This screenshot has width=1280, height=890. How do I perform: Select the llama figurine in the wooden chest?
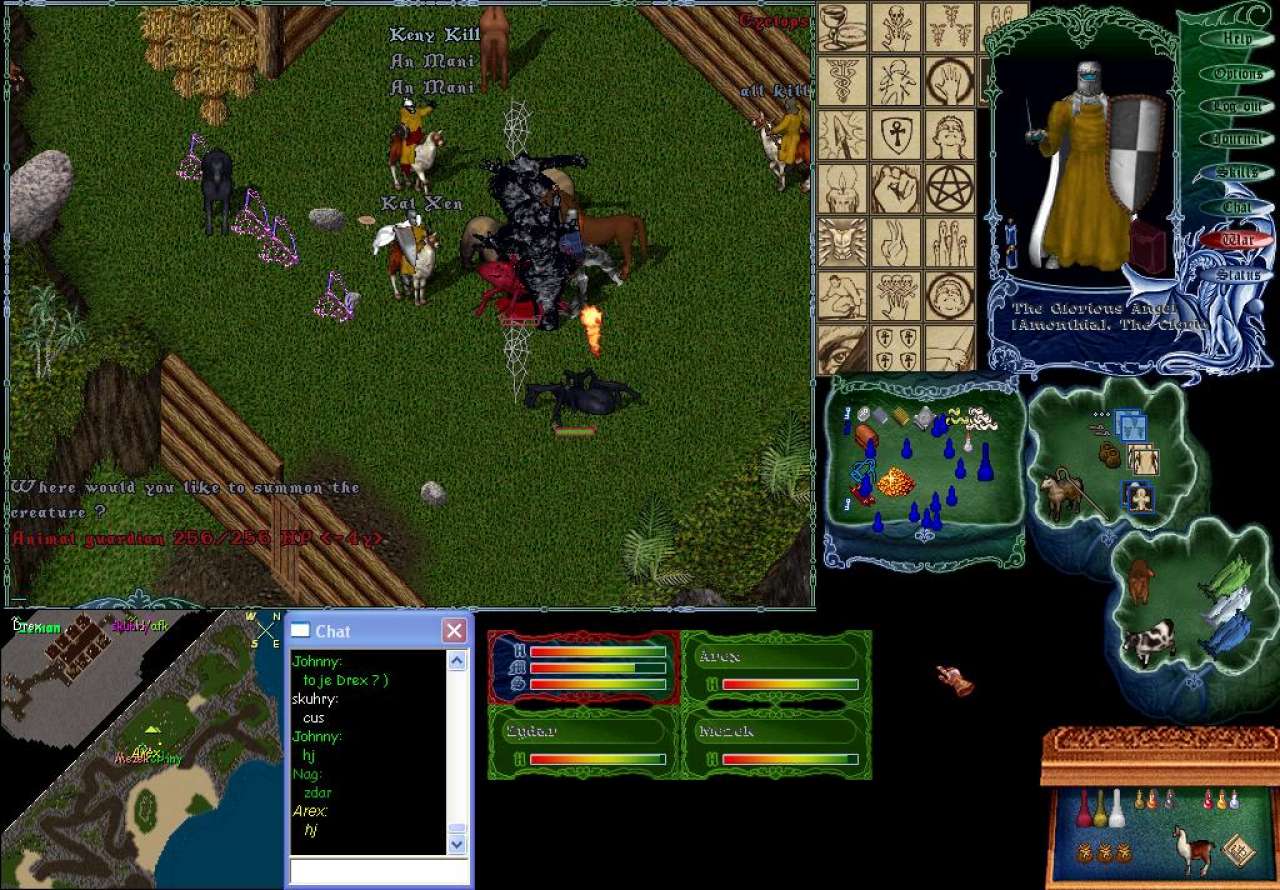pos(1190,848)
